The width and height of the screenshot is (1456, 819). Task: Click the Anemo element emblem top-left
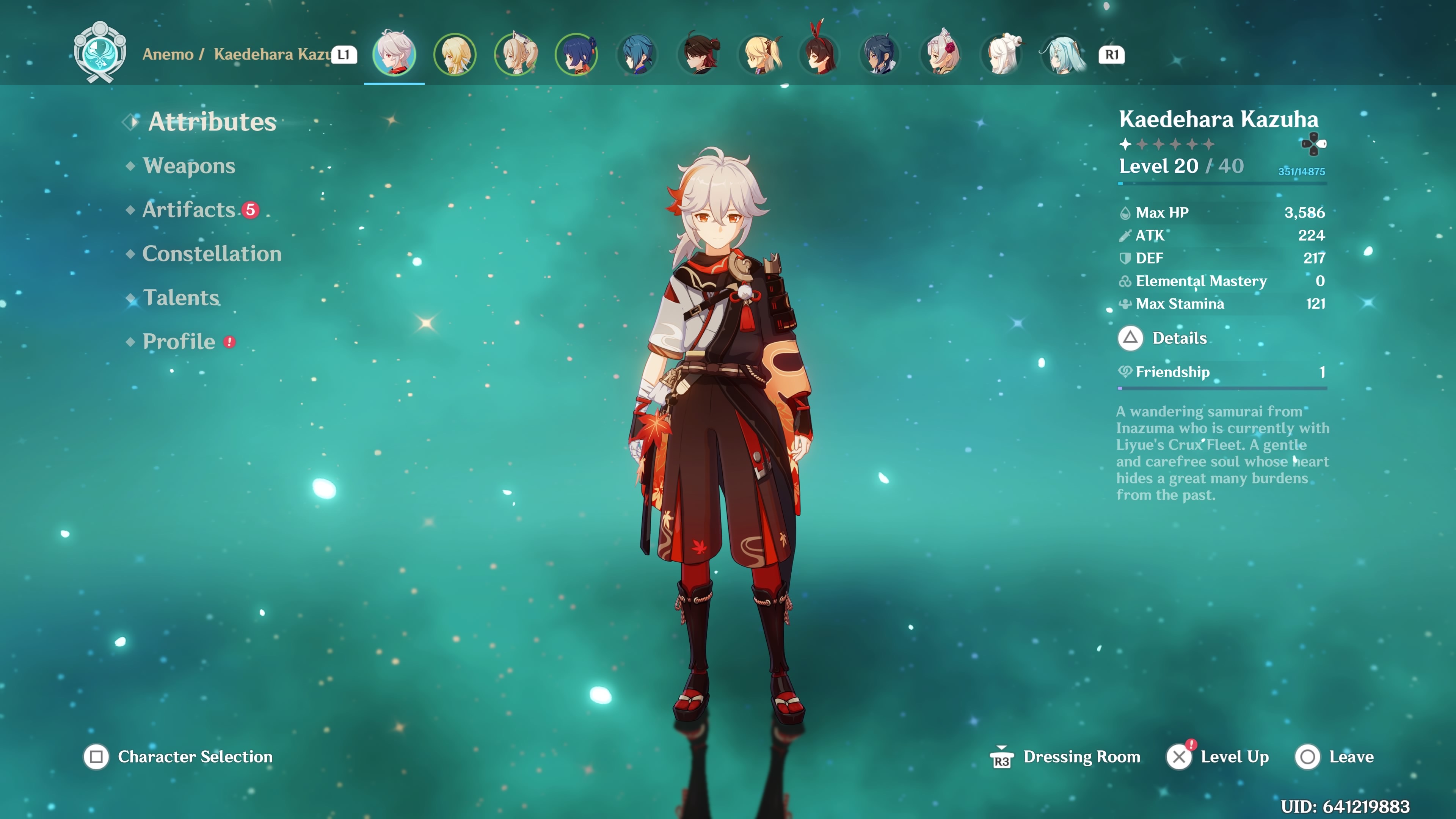click(100, 53)
